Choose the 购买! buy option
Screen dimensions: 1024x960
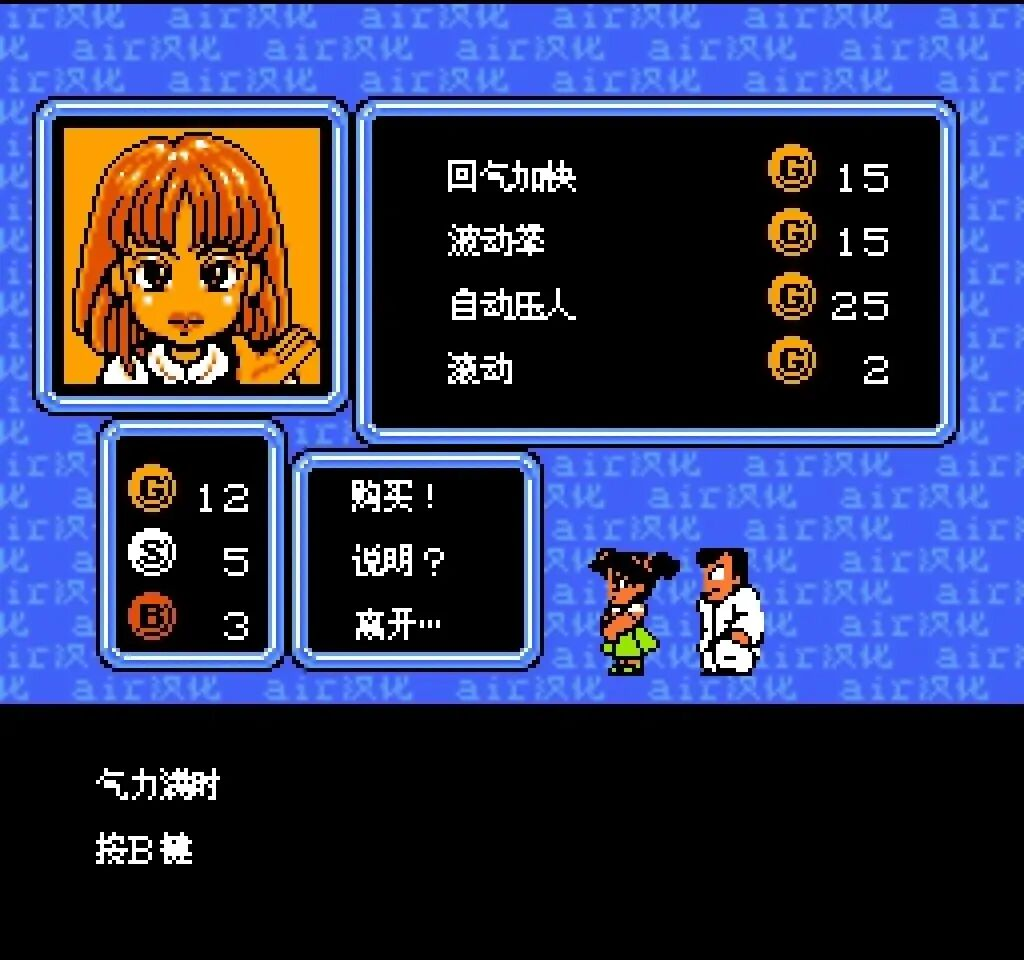coord(395,497)
